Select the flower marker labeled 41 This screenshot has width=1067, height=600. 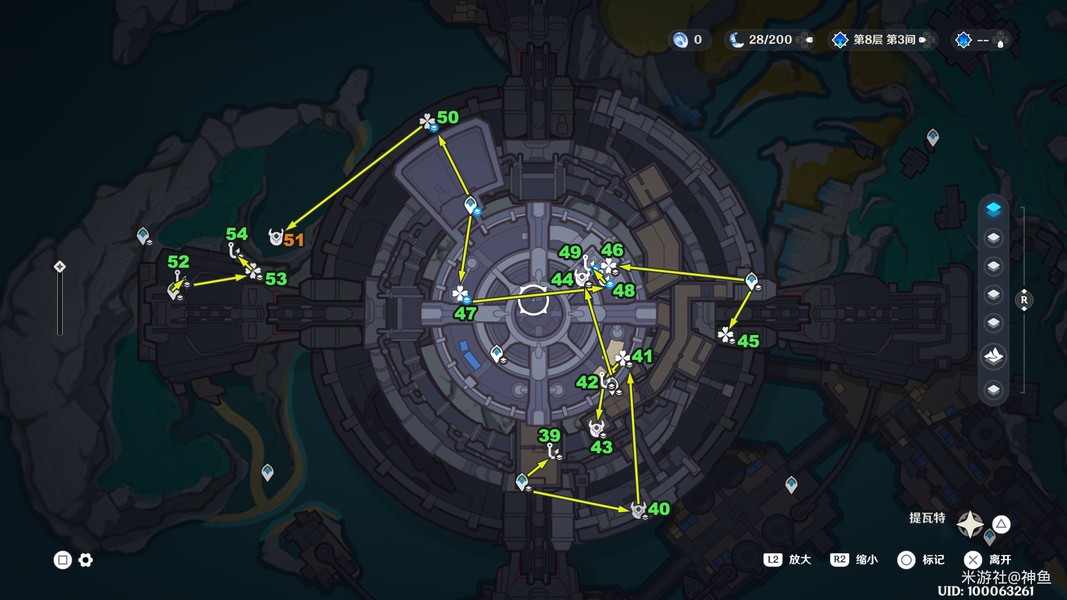[623, 359]
